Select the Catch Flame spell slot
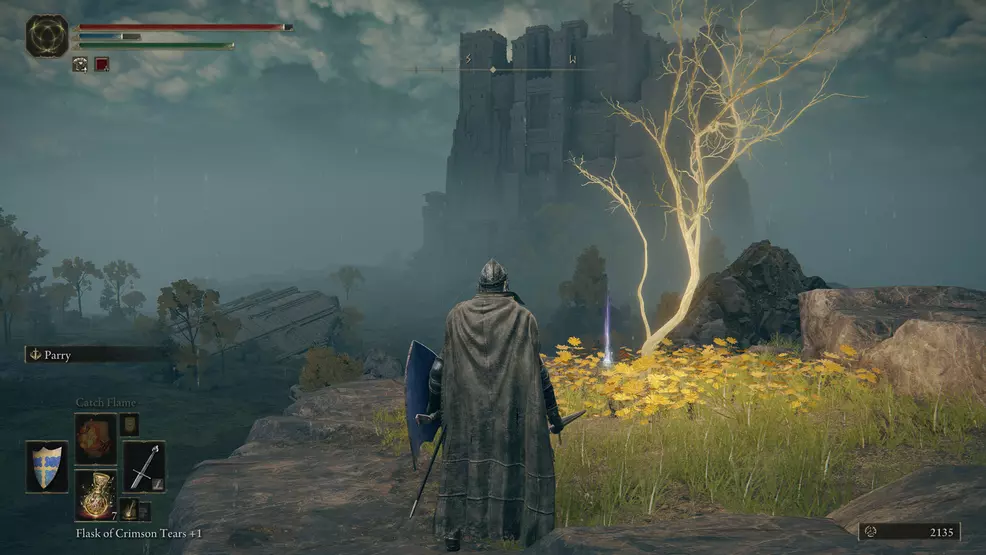The width and height of the screenshot is (986, 555). (x=96, y=438)
